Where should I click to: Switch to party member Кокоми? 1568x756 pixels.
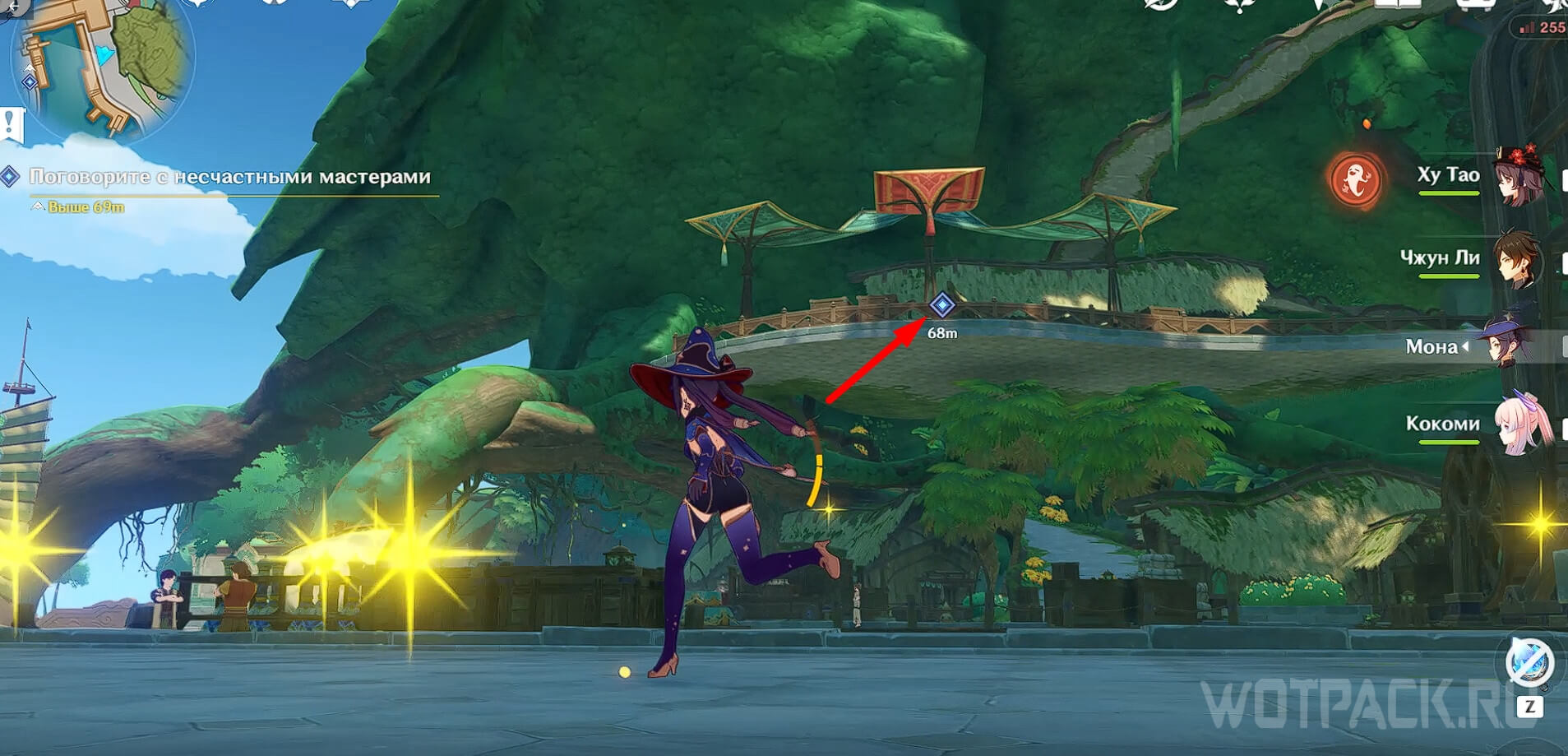(x=1523, y=424)
